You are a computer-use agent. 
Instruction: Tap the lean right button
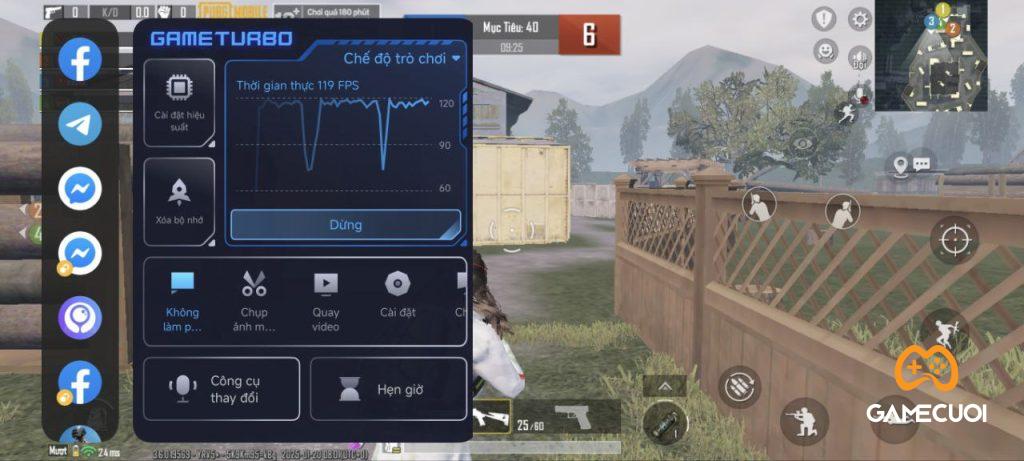click(x=843, y=211)
